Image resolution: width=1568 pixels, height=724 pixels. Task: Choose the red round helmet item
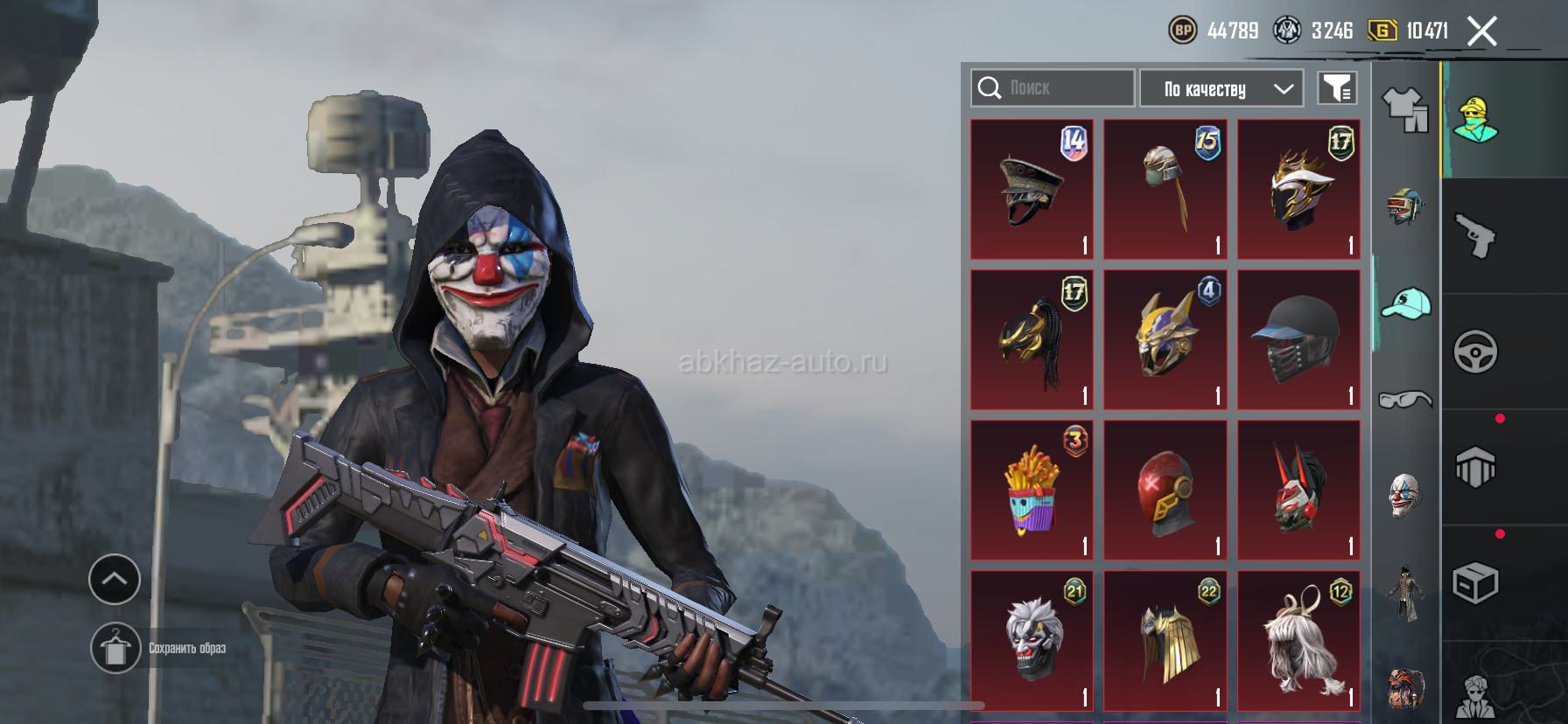point(1165,491)
